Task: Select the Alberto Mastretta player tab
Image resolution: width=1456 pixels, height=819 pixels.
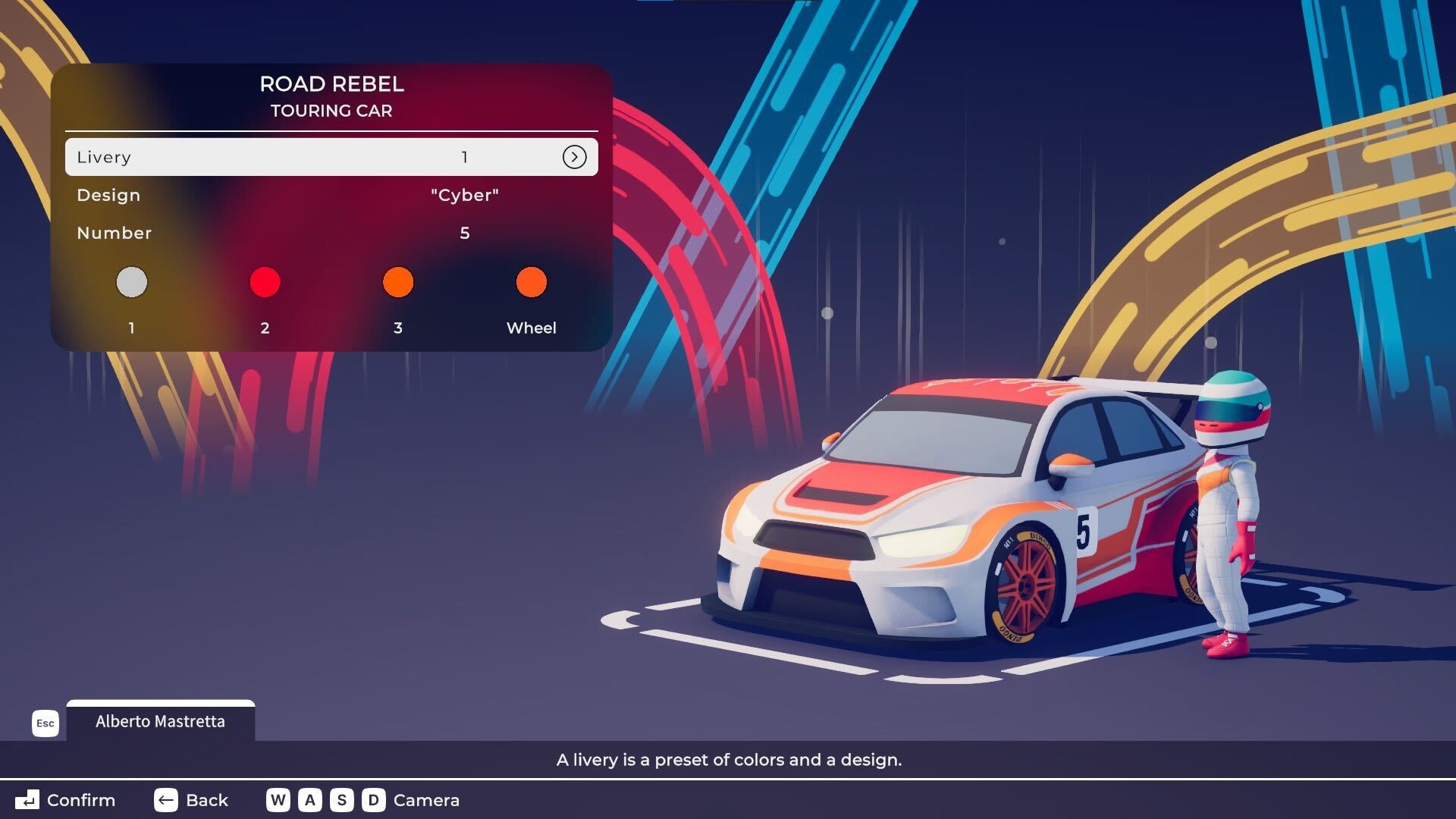Action: 160,721
